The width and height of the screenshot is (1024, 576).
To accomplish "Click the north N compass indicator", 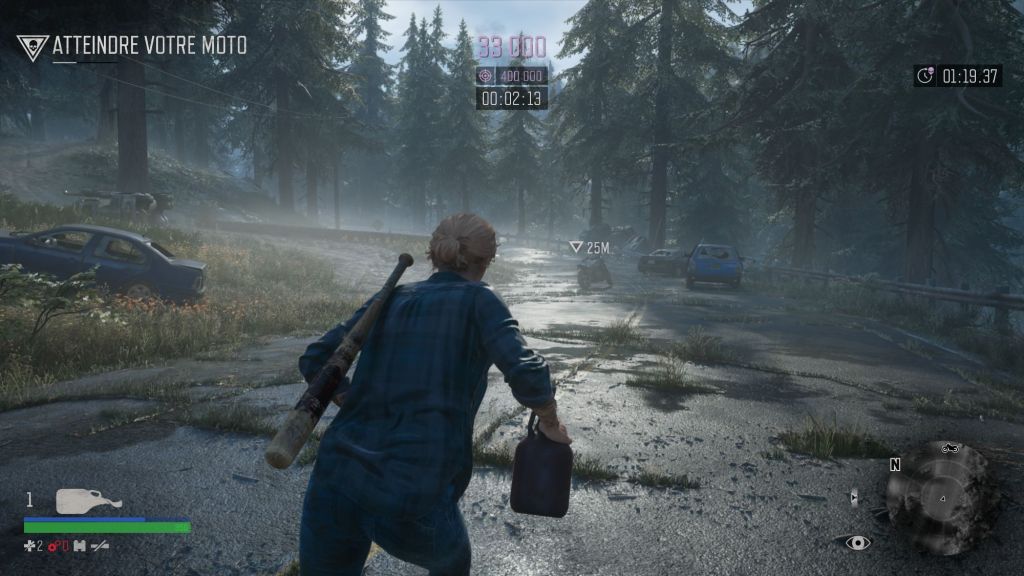I will tap(895, 465).
